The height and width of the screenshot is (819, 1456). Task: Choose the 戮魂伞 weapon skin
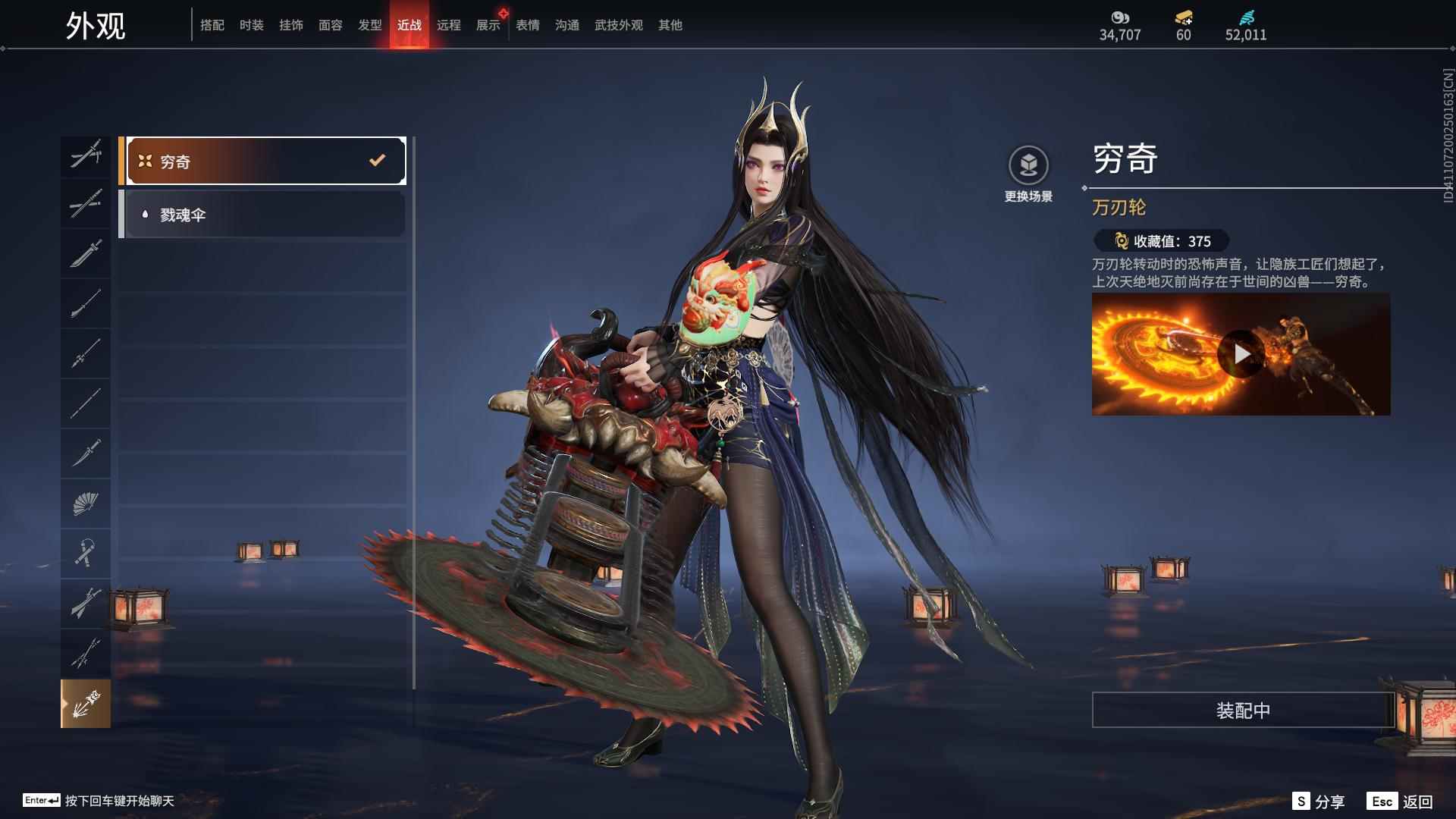[x=262, y=215]
